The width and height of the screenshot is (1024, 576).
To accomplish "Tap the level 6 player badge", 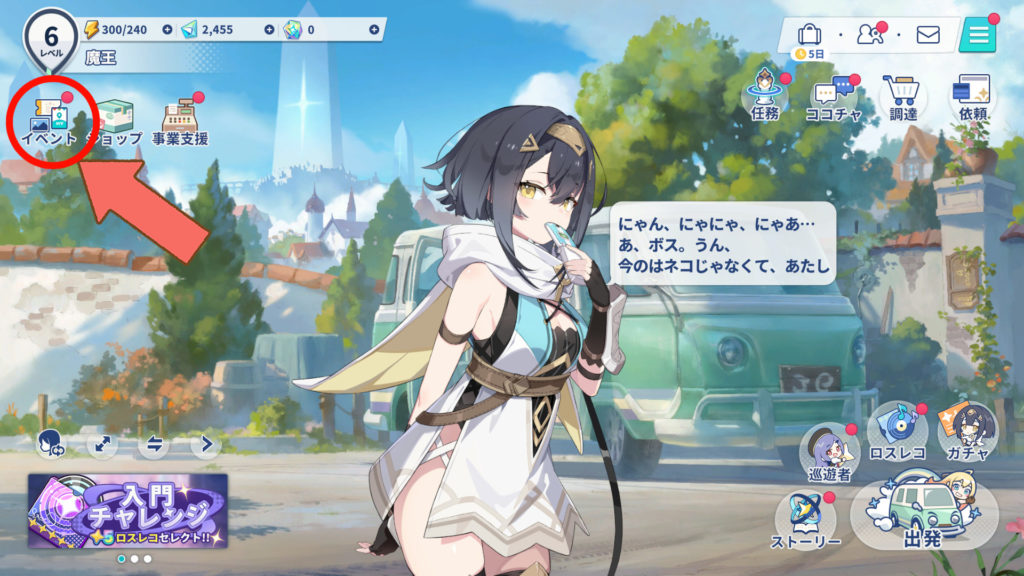I will tap(48, 37).
